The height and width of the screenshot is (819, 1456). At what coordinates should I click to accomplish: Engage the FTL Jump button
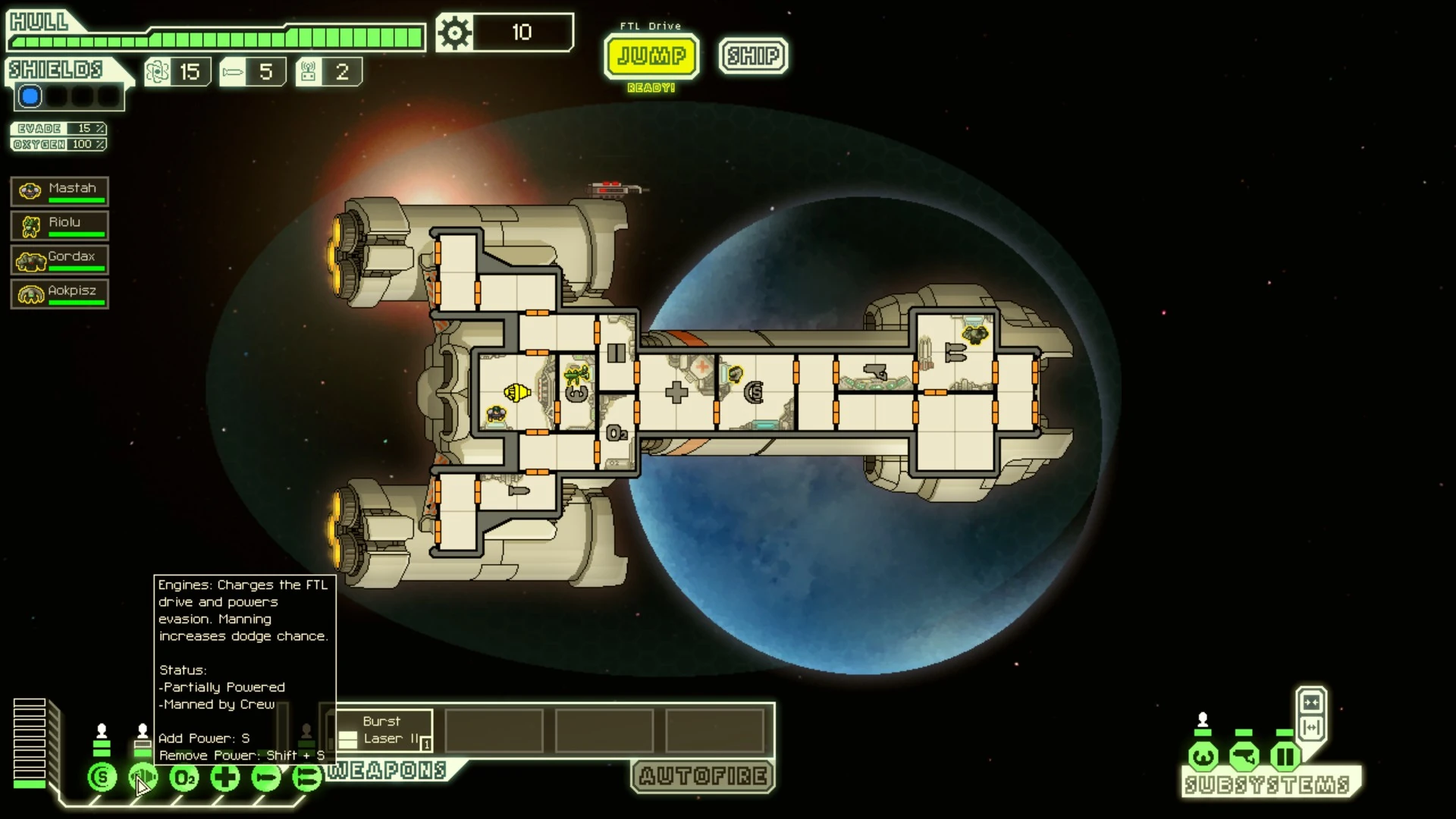tap(651, 56)
